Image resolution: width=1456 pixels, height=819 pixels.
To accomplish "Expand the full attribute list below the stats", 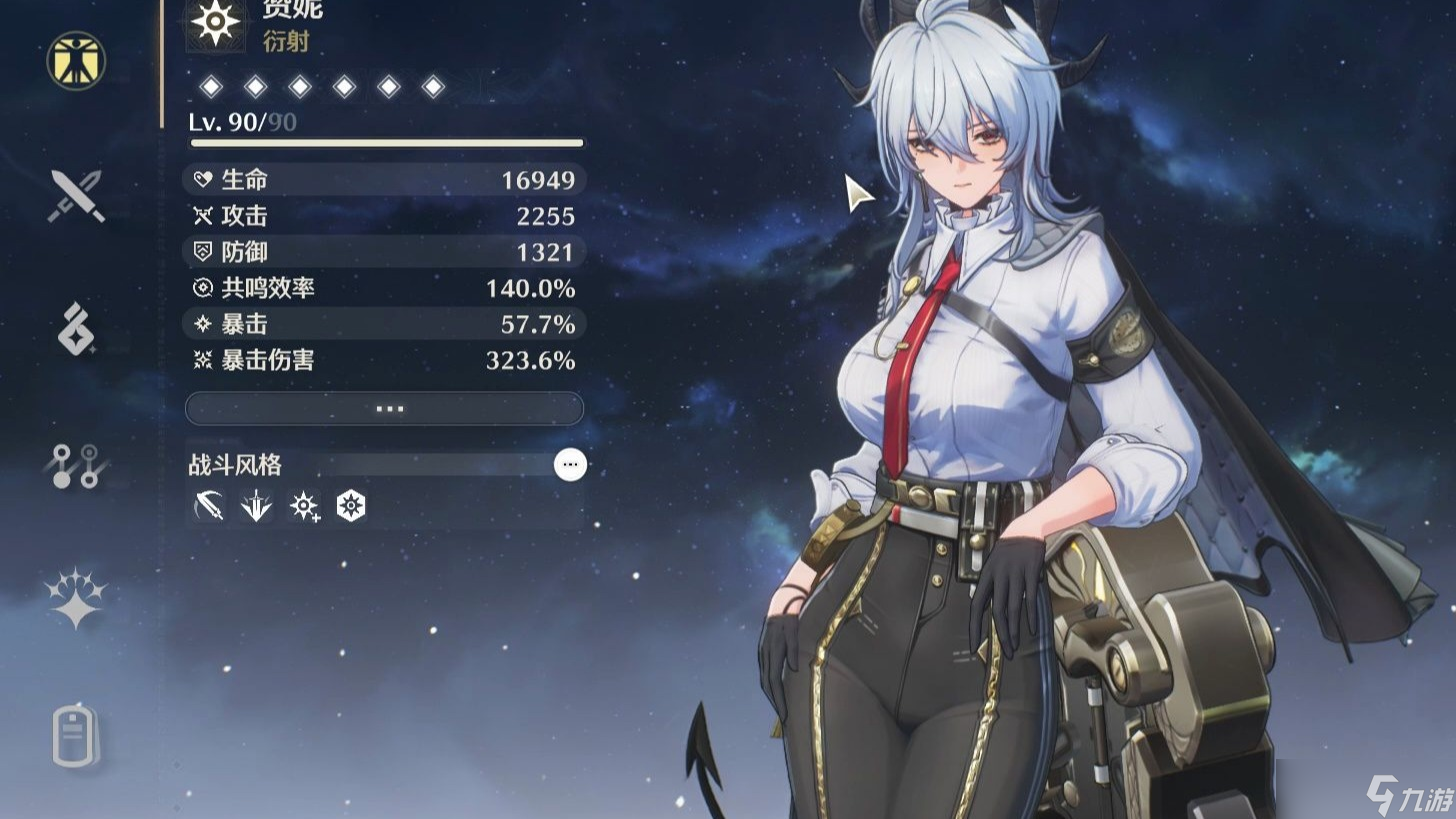I will tap(384, 409).
